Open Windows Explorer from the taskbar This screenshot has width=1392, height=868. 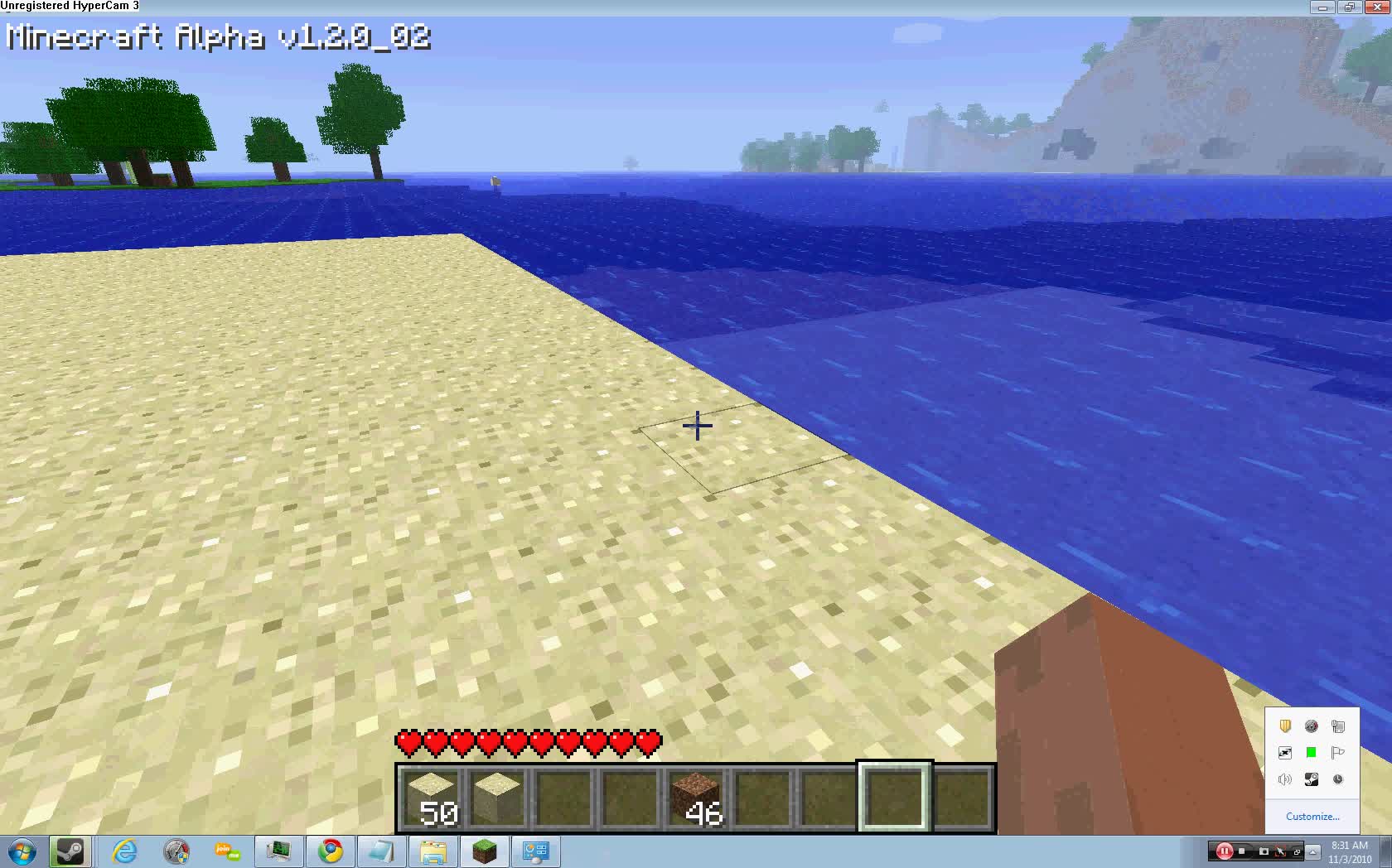434,851
